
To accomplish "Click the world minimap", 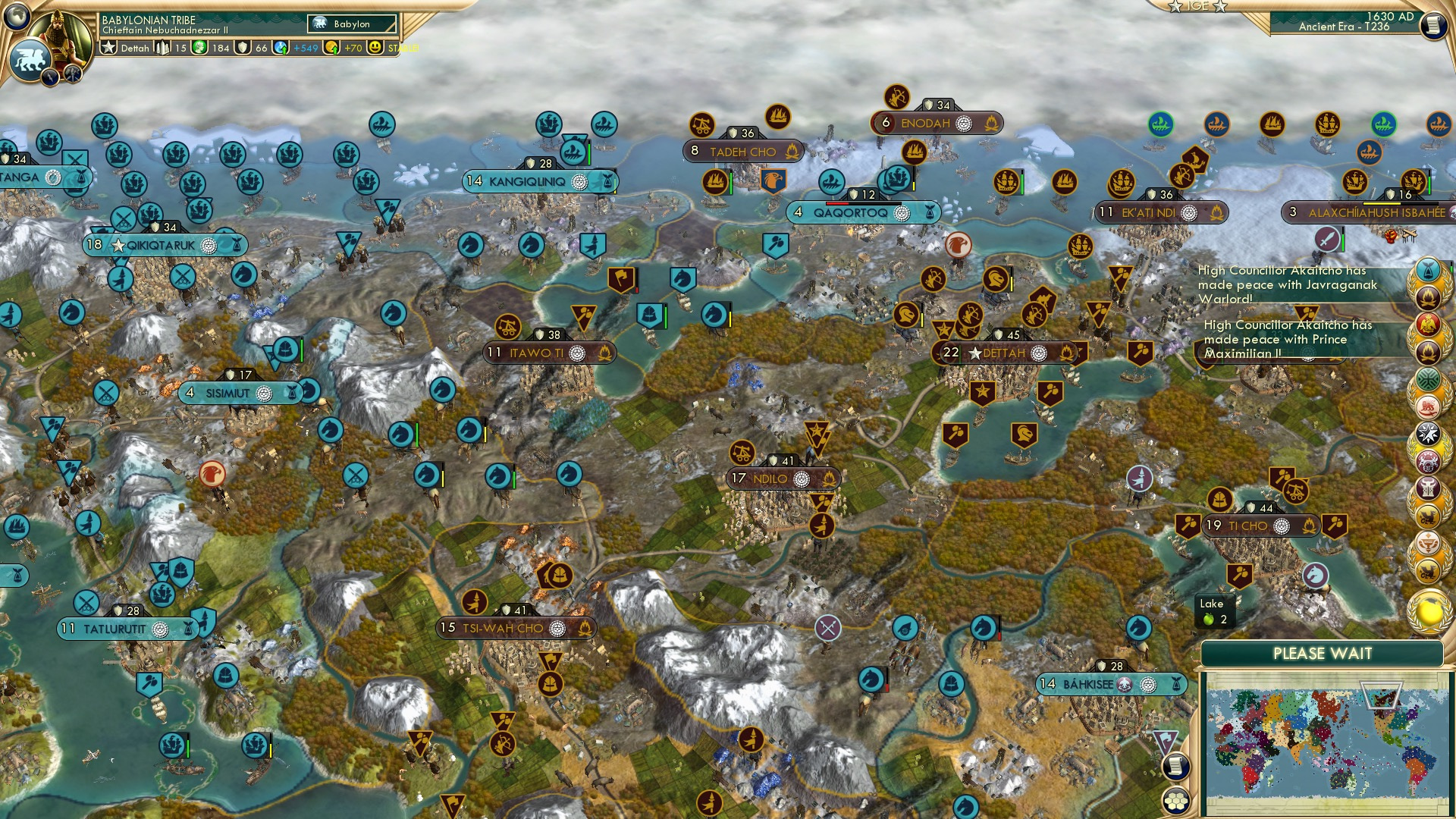I will pyautogui.click(x=1324, y=742).
